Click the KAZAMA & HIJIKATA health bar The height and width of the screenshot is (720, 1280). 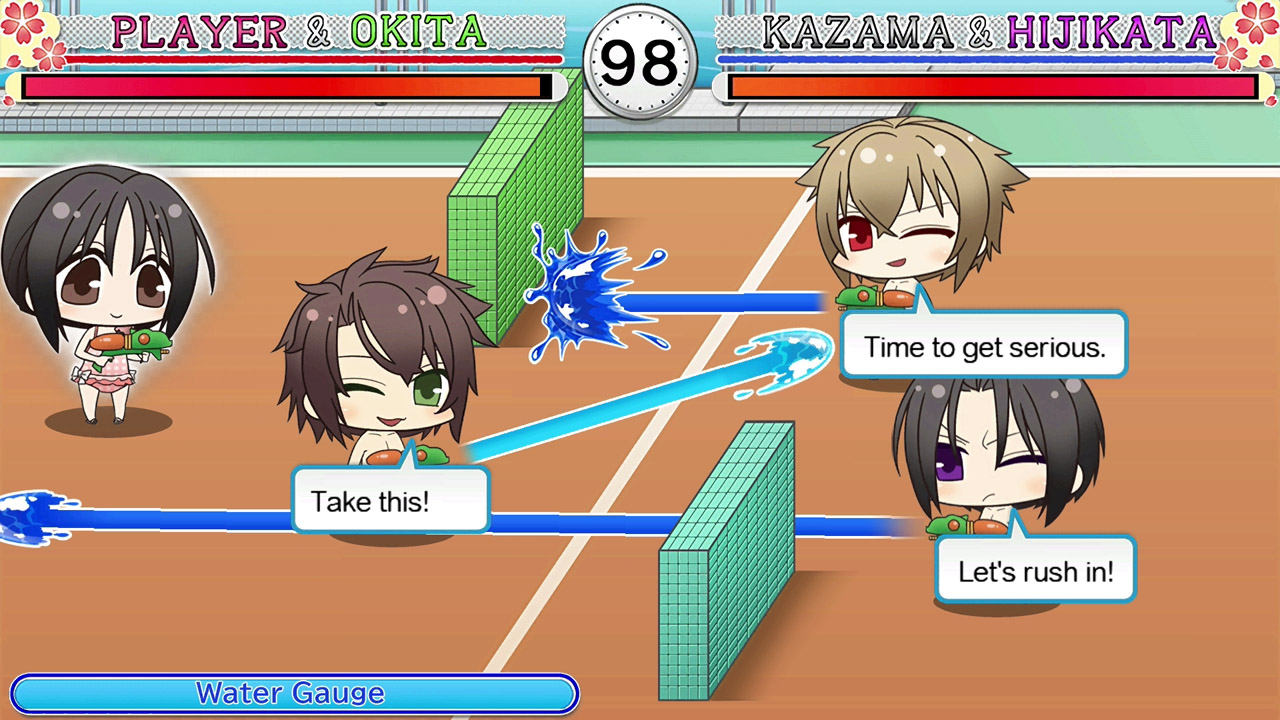coord(990,87)
